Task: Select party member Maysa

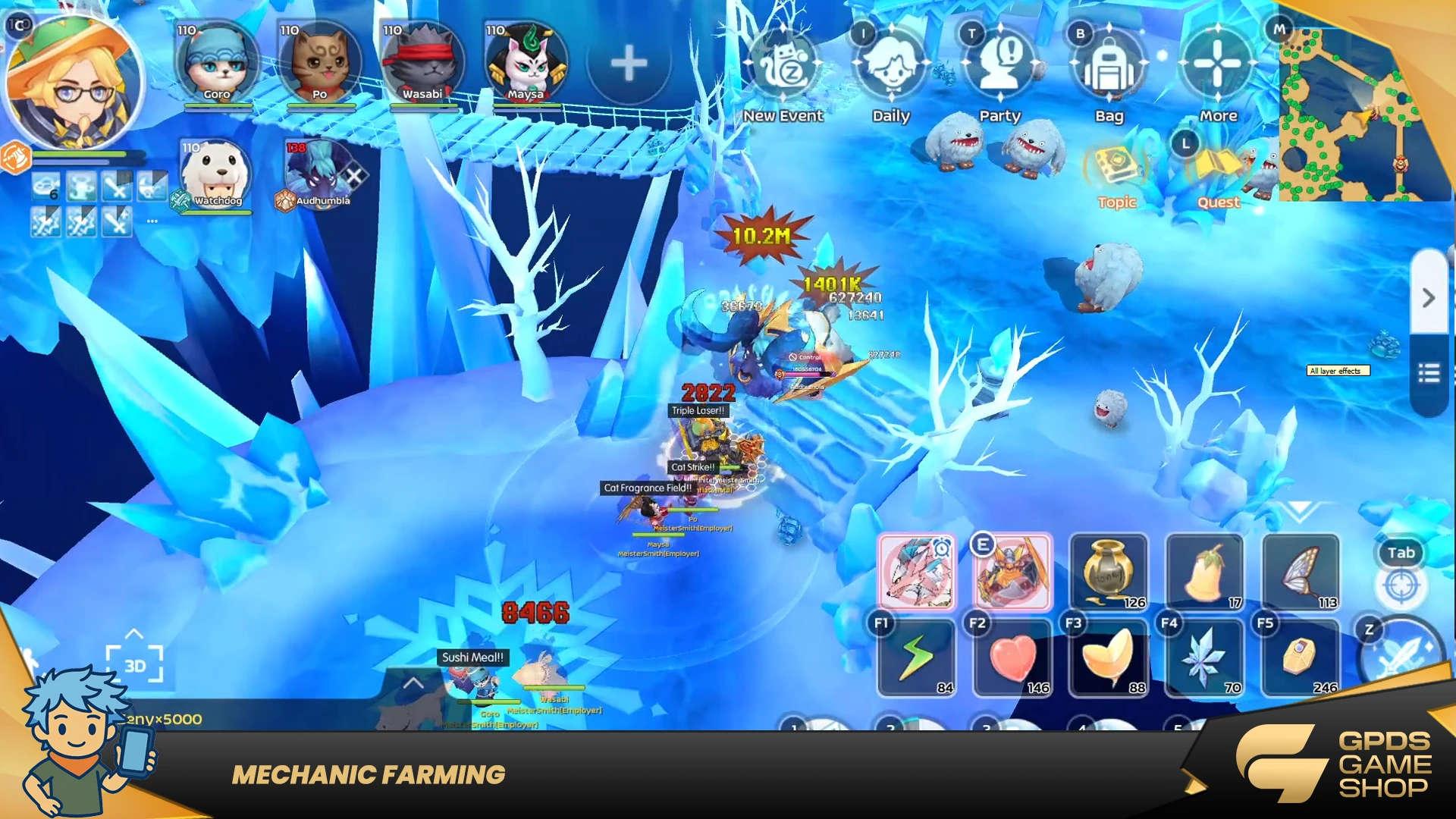Action: 526,64
